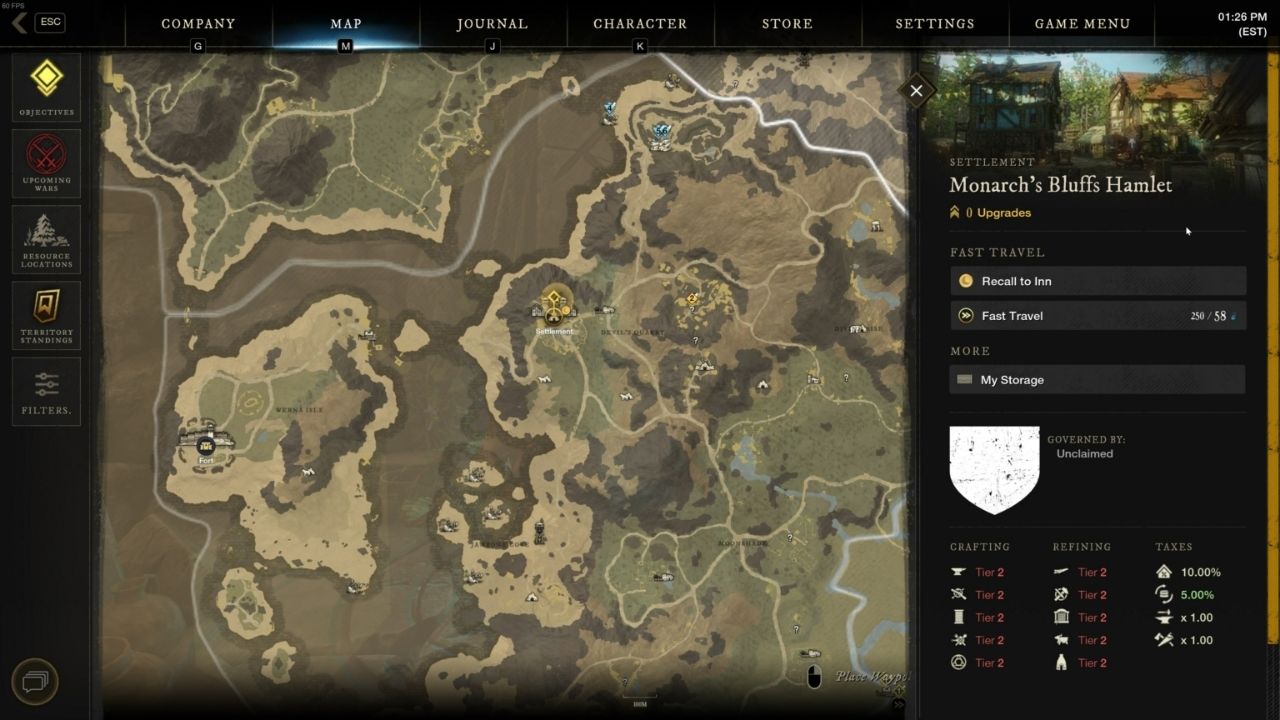The height and width of the screenshot is (720, 1280).
Task: Click the Fast Travel button
Action: tap(1097, 315)
